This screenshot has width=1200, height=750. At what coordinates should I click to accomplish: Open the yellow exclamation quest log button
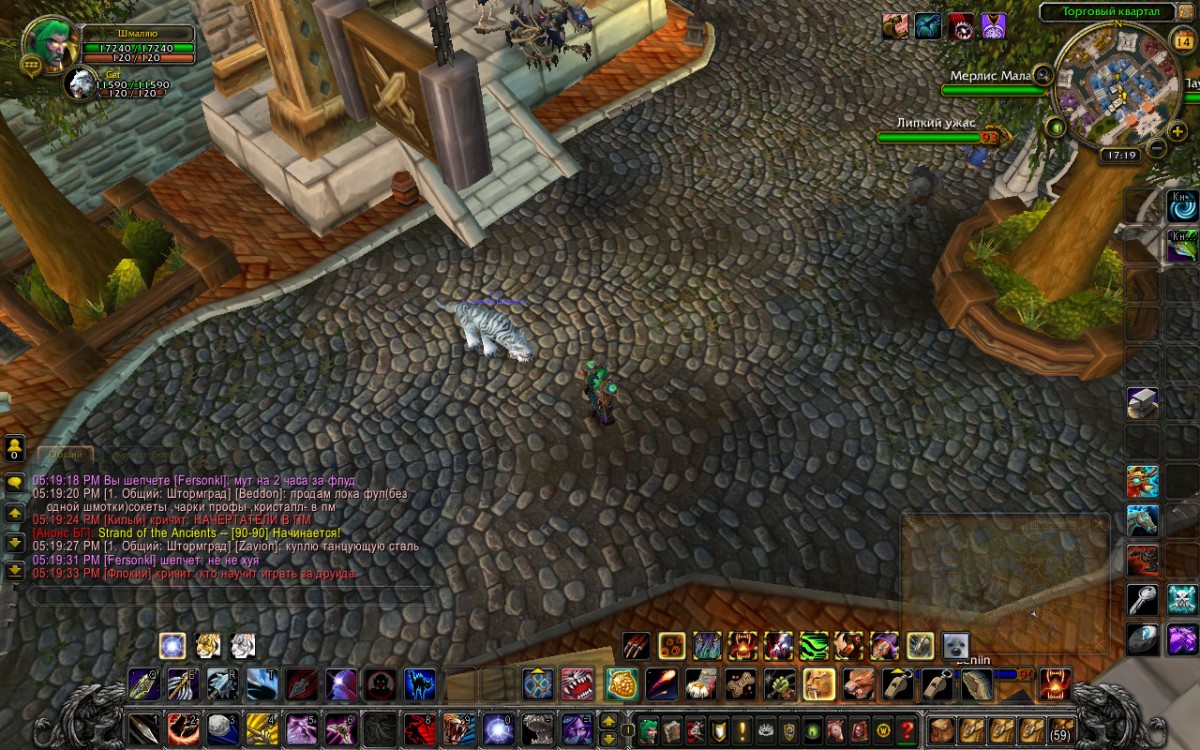[x=742, y=729]
